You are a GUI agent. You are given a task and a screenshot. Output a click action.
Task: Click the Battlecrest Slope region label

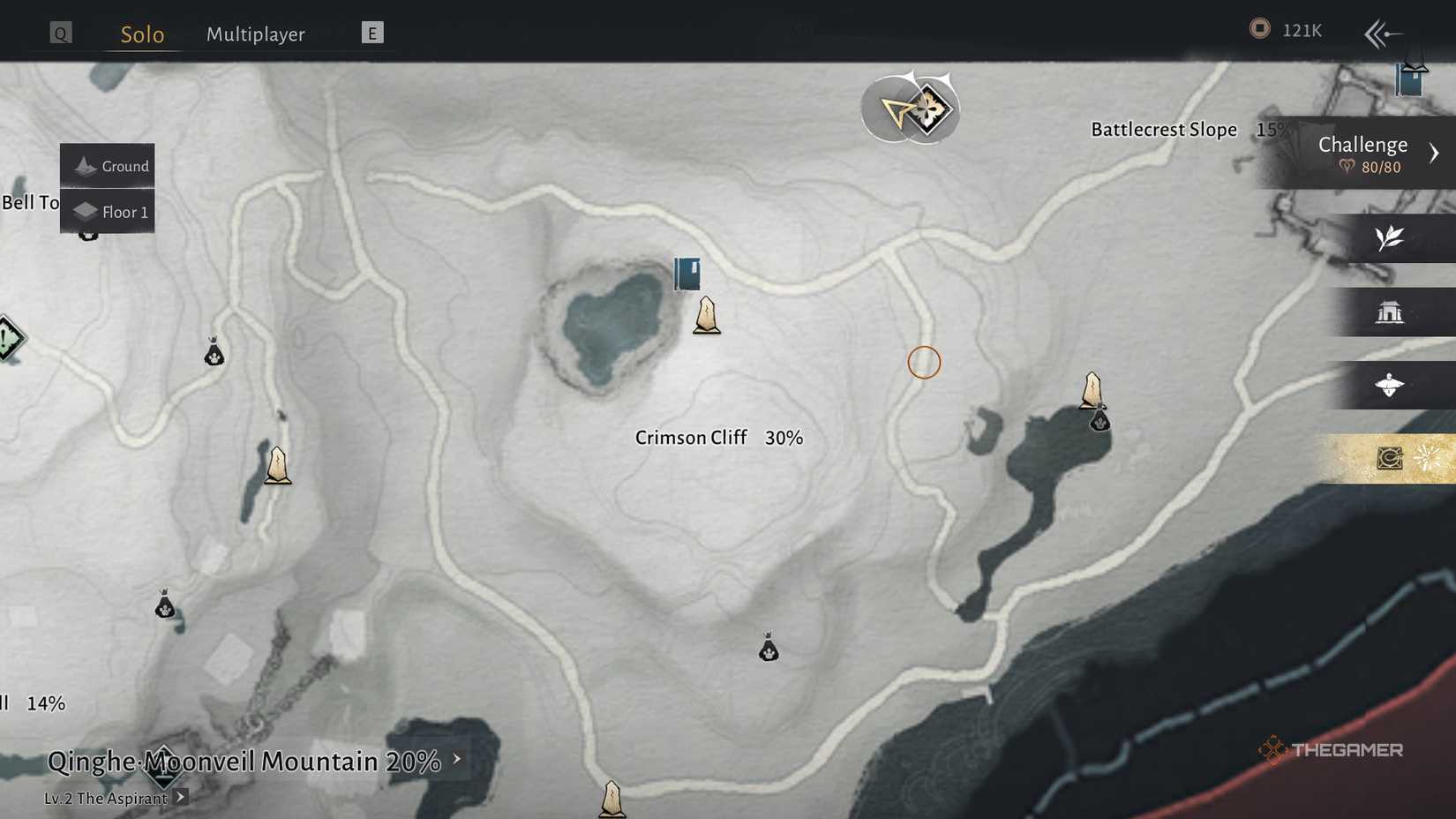1163,129
